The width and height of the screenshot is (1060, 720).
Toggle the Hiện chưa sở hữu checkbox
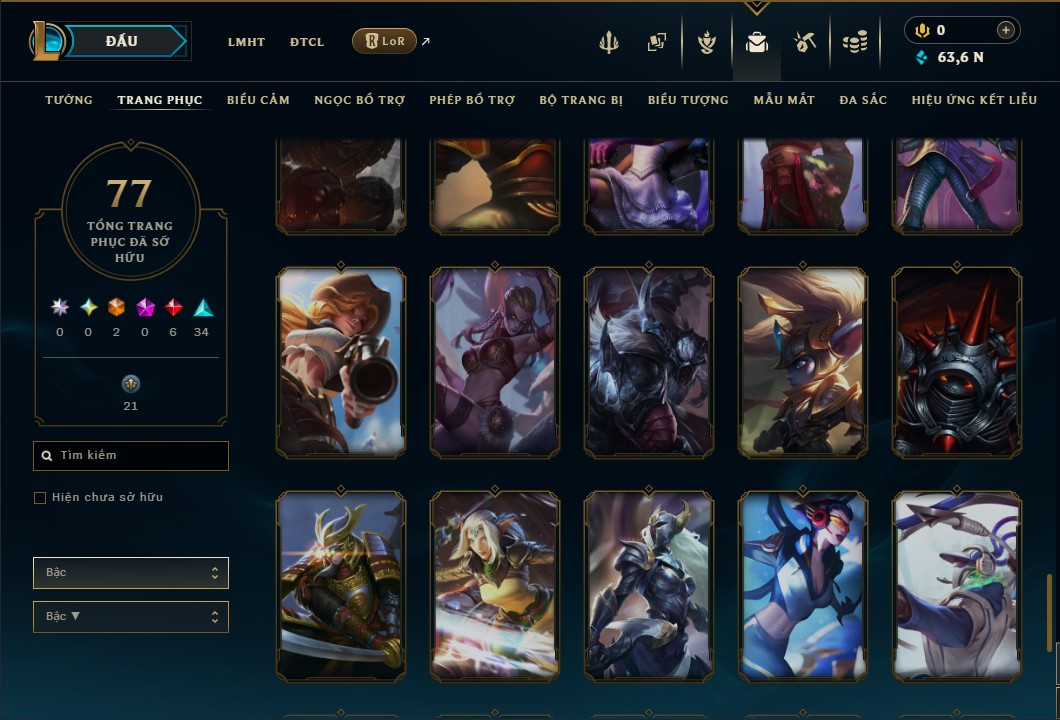(x=40, y=498)
